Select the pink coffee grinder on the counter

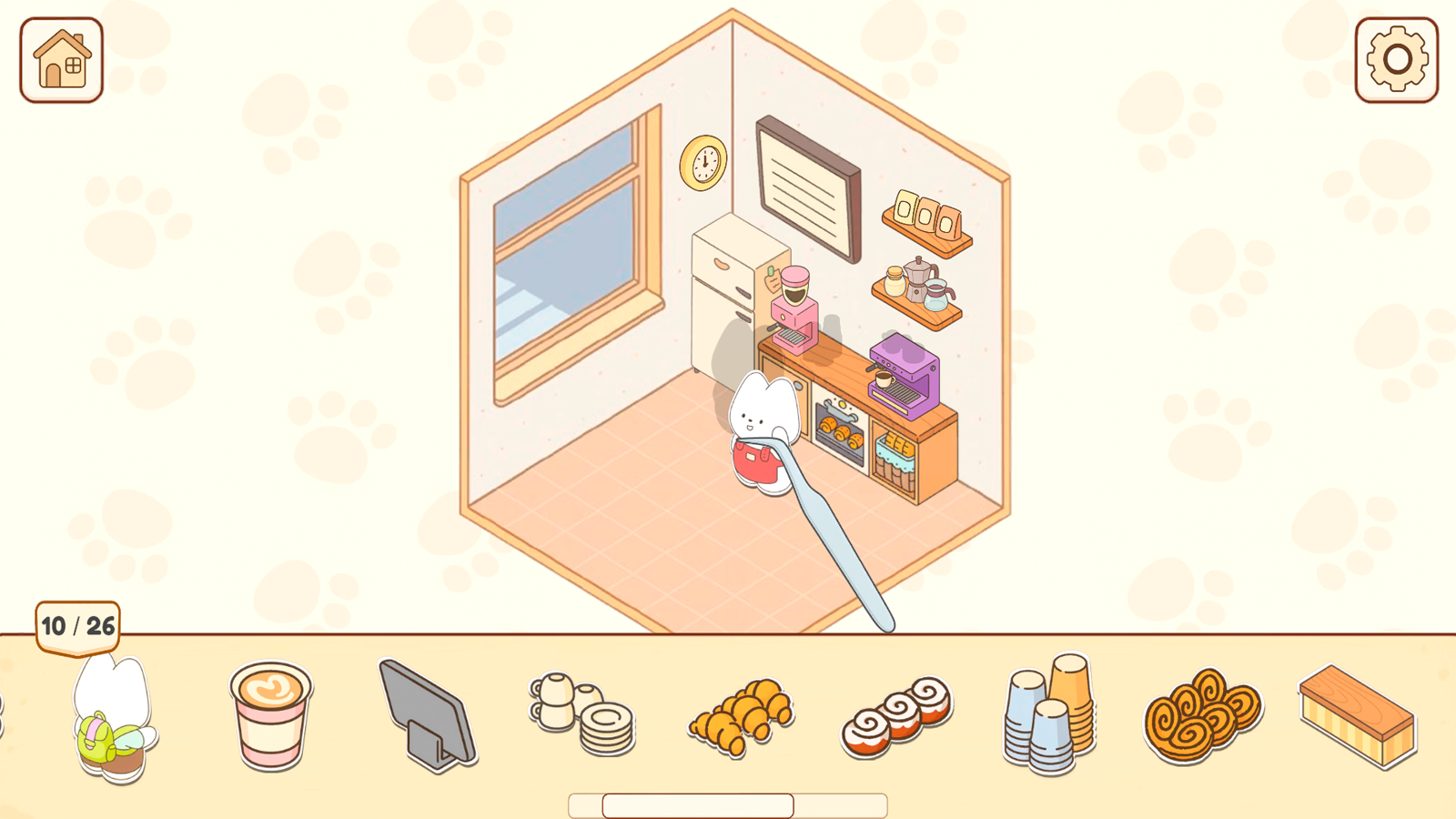(794, 309)
